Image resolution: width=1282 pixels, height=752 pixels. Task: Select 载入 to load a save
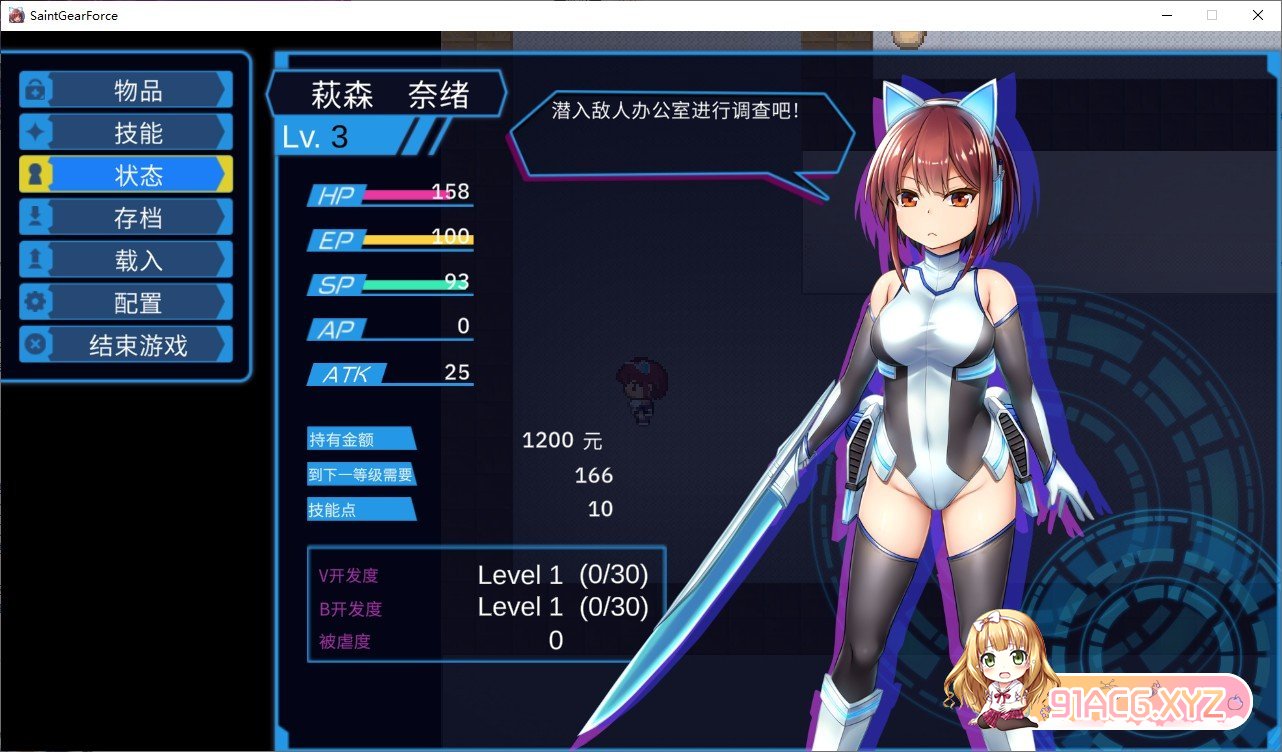pyautogui.click(x=127, y=260)
